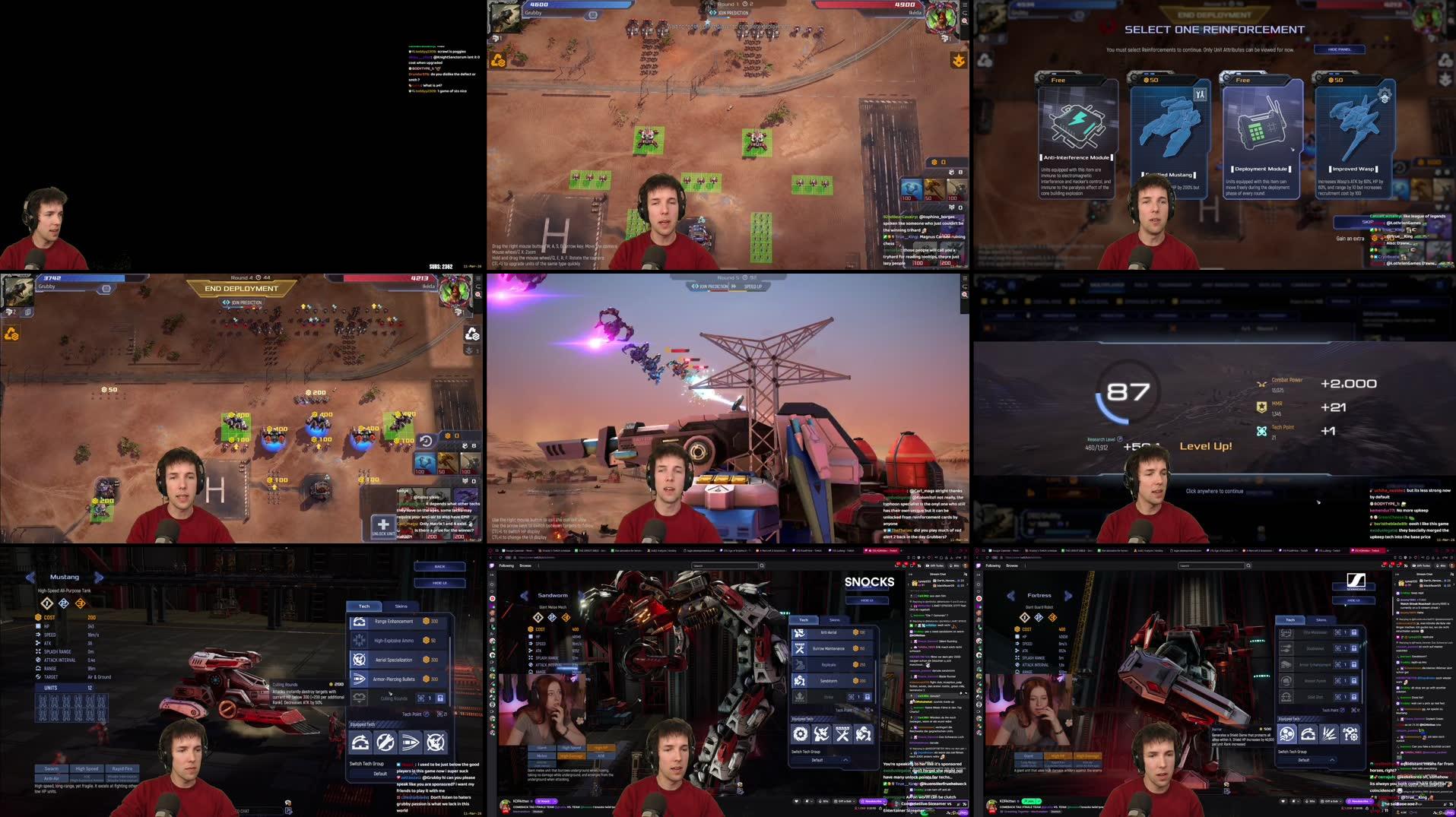Click the Bits icon in the Twitch chat toolbar
1456x817 pixels.
click(x=820, y=801)
